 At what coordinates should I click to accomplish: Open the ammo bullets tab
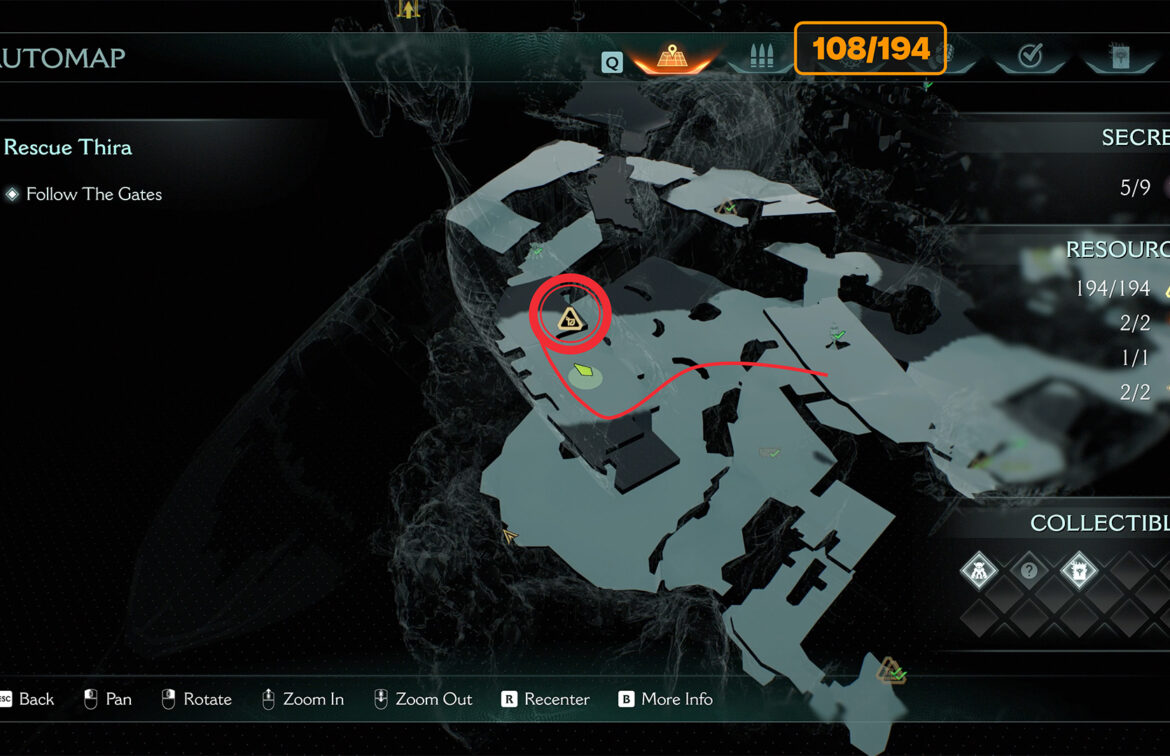(x=762, y=56)
